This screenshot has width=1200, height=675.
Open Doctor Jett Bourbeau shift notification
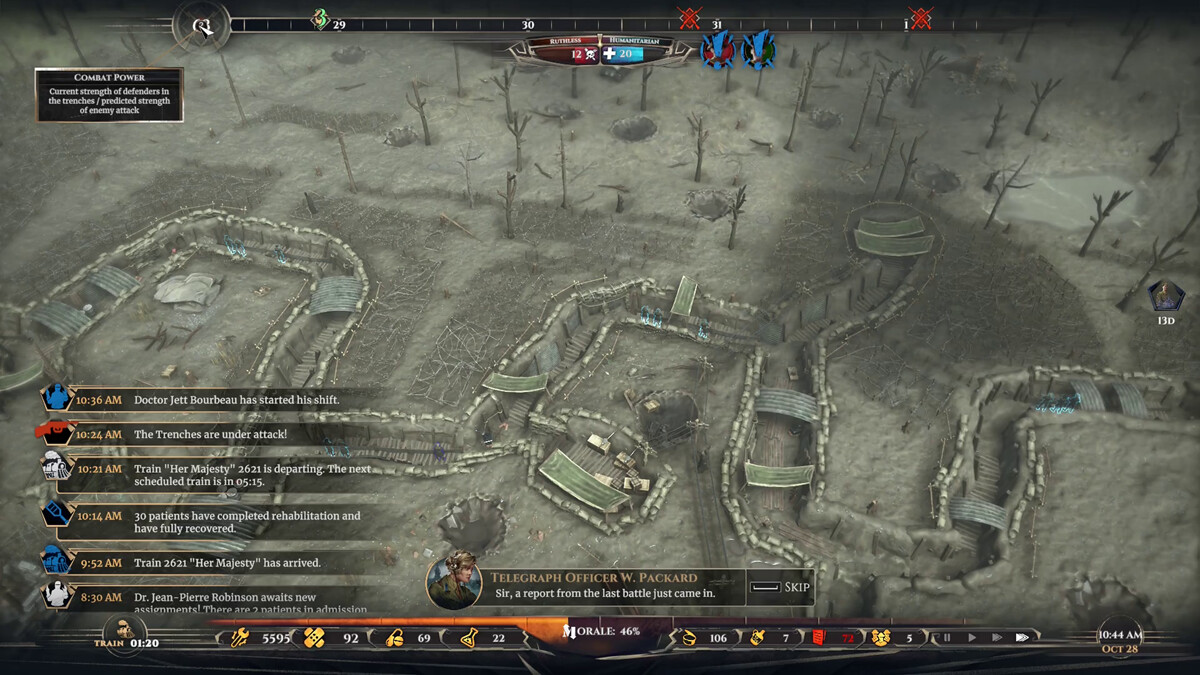(58, 399)
